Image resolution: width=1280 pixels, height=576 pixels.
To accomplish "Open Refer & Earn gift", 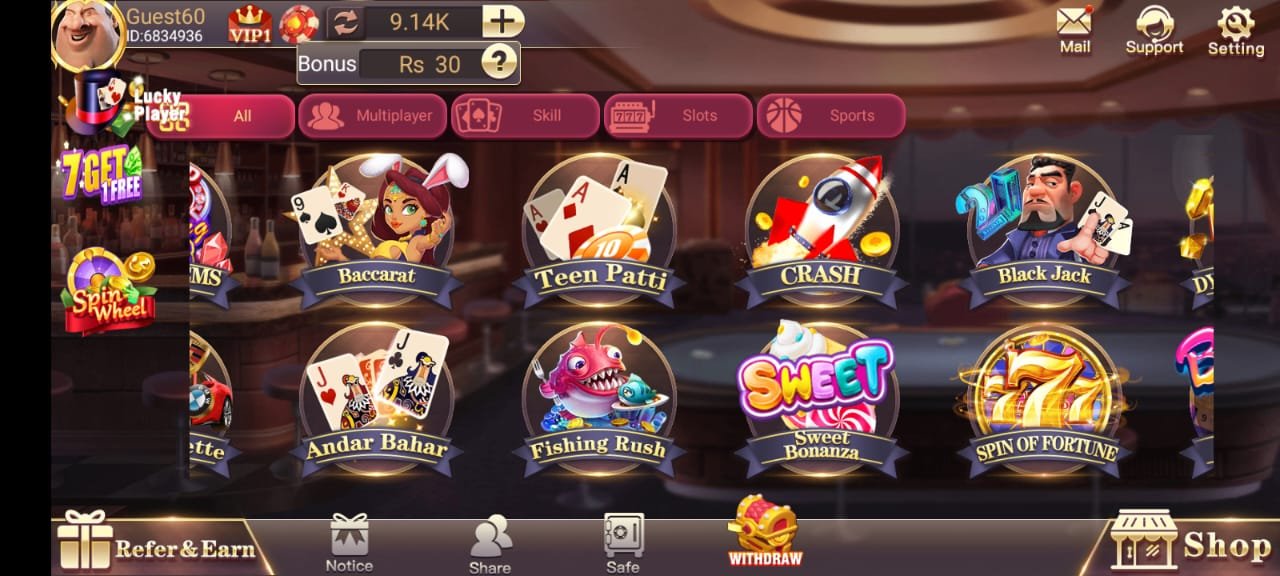I will 155,545.
